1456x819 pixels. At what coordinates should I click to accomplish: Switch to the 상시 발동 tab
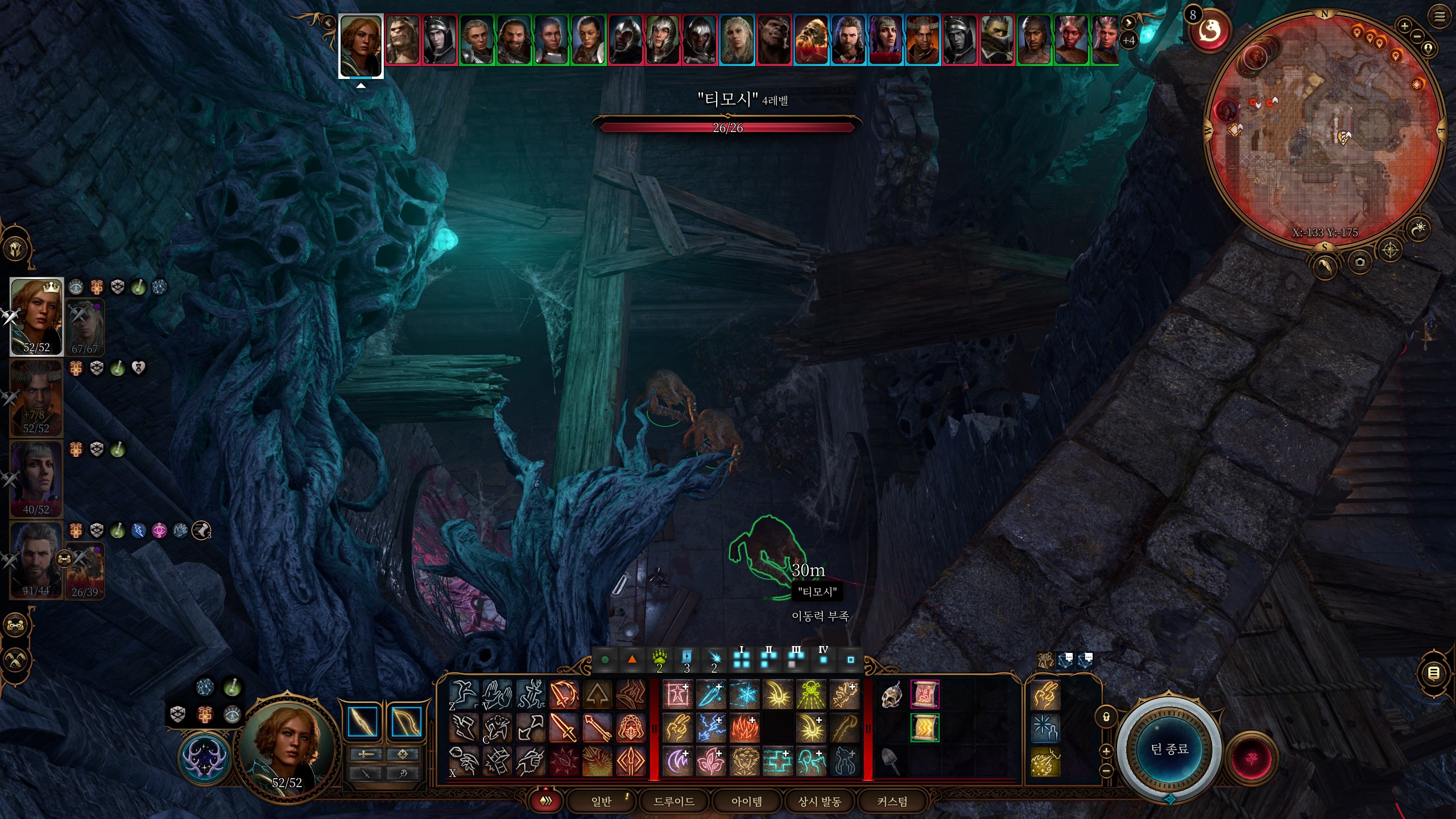819,801
